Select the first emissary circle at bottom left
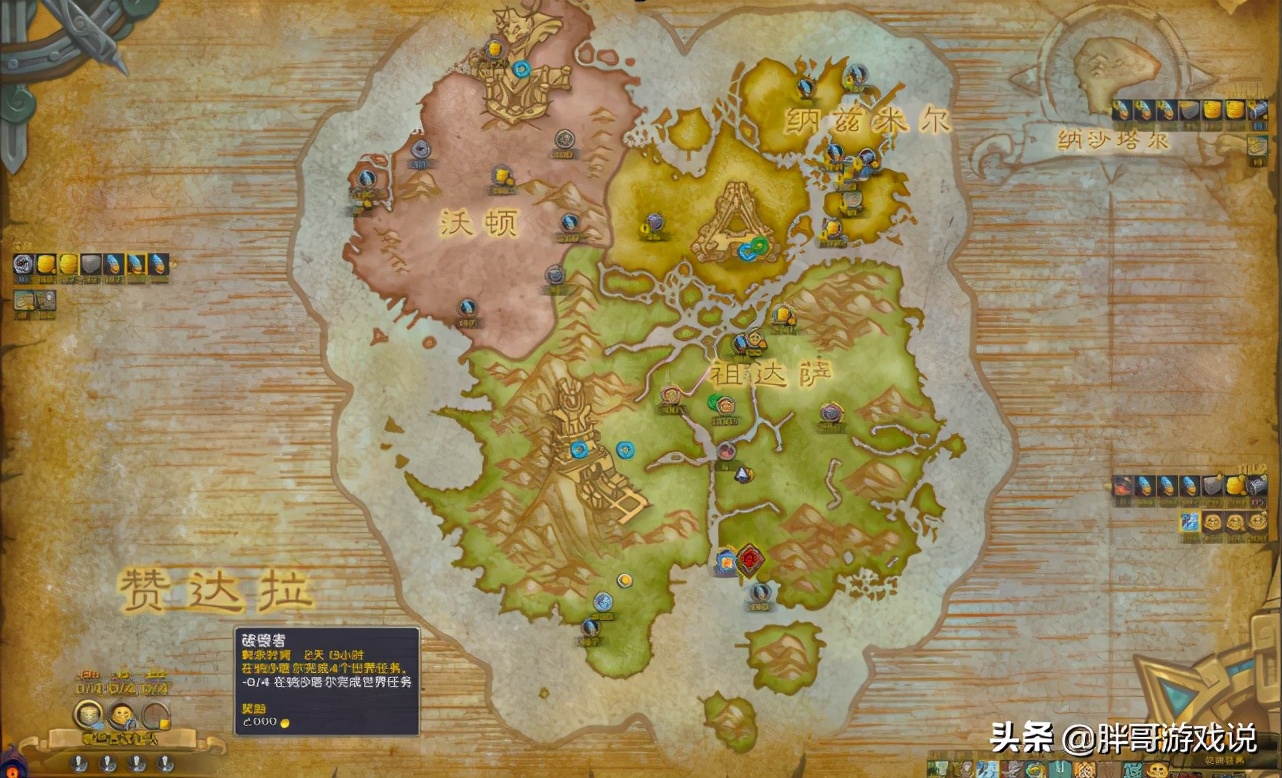Image resolution: width=1282 pixels, height=778 pixels. (86, 716)
